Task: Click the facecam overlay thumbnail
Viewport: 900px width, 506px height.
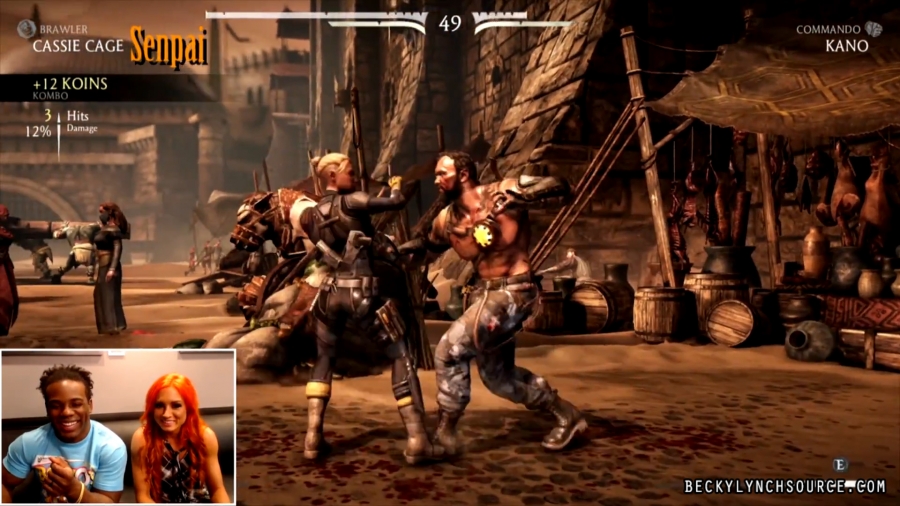Action: [118, 426]
